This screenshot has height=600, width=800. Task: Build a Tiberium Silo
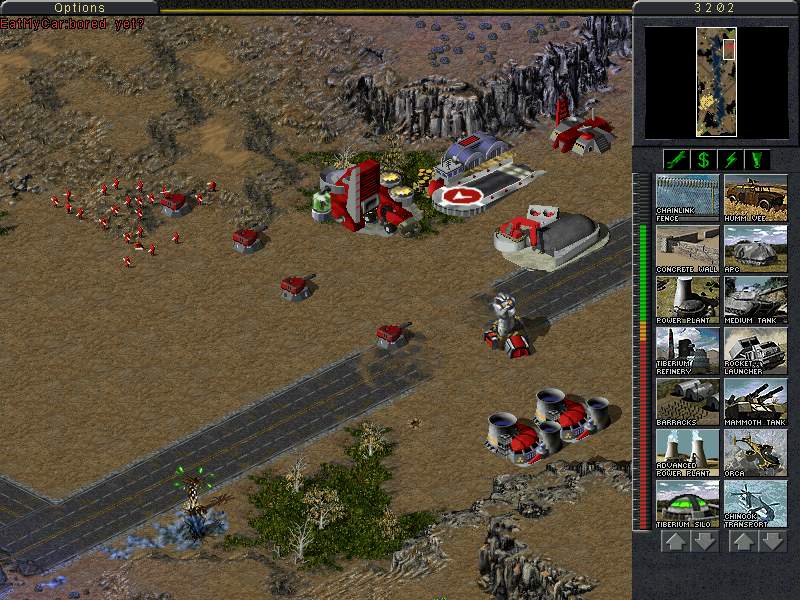click(687, 503)
